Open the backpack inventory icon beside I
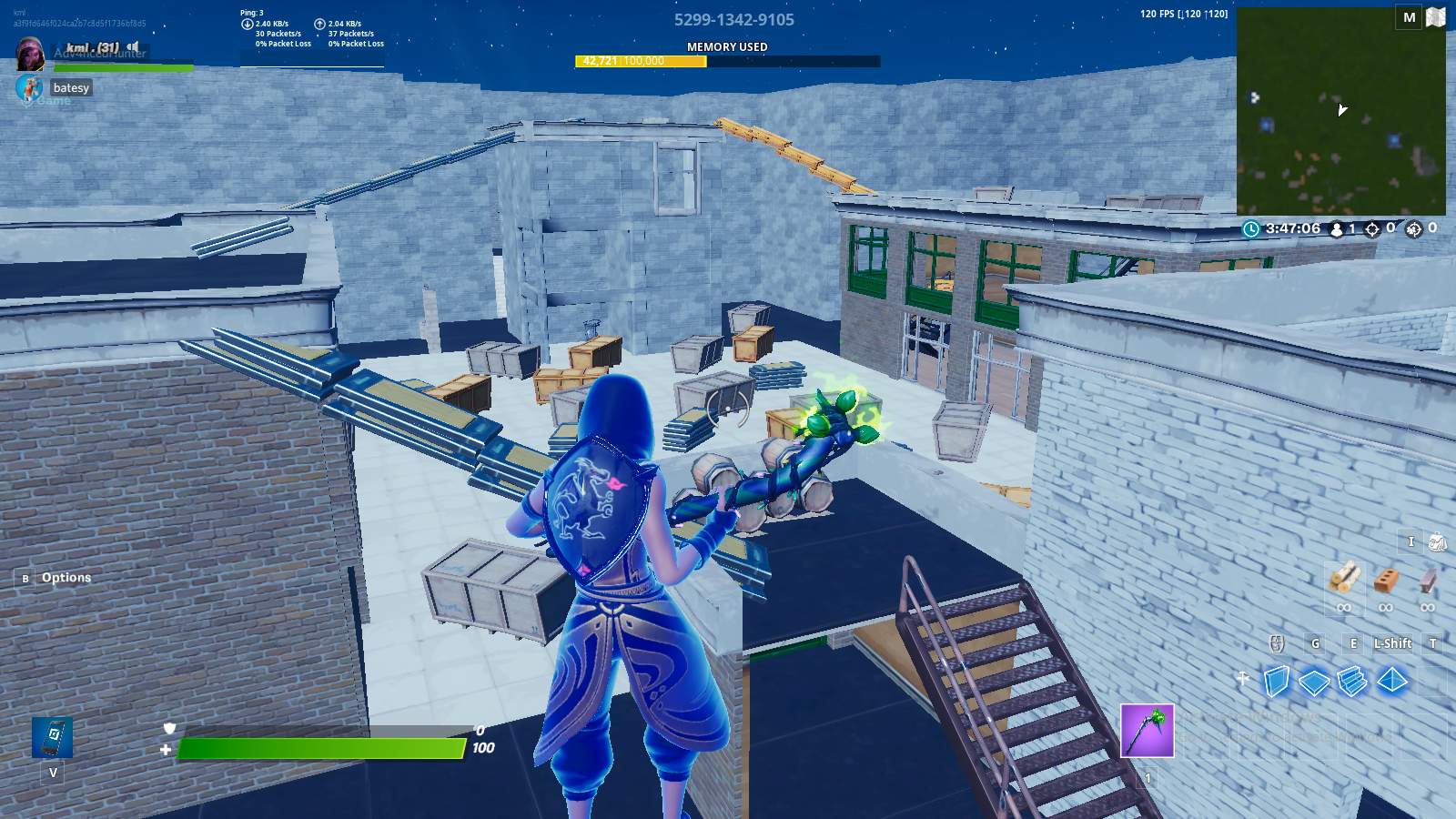The height and width of the screenshot is (819, 1456). coord(1440,541)
